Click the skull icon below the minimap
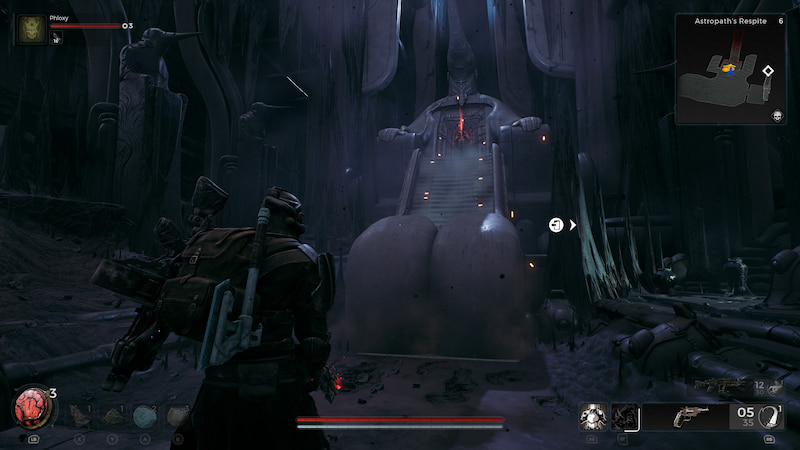This screenshot has width=800, height=450. [776, 116]
